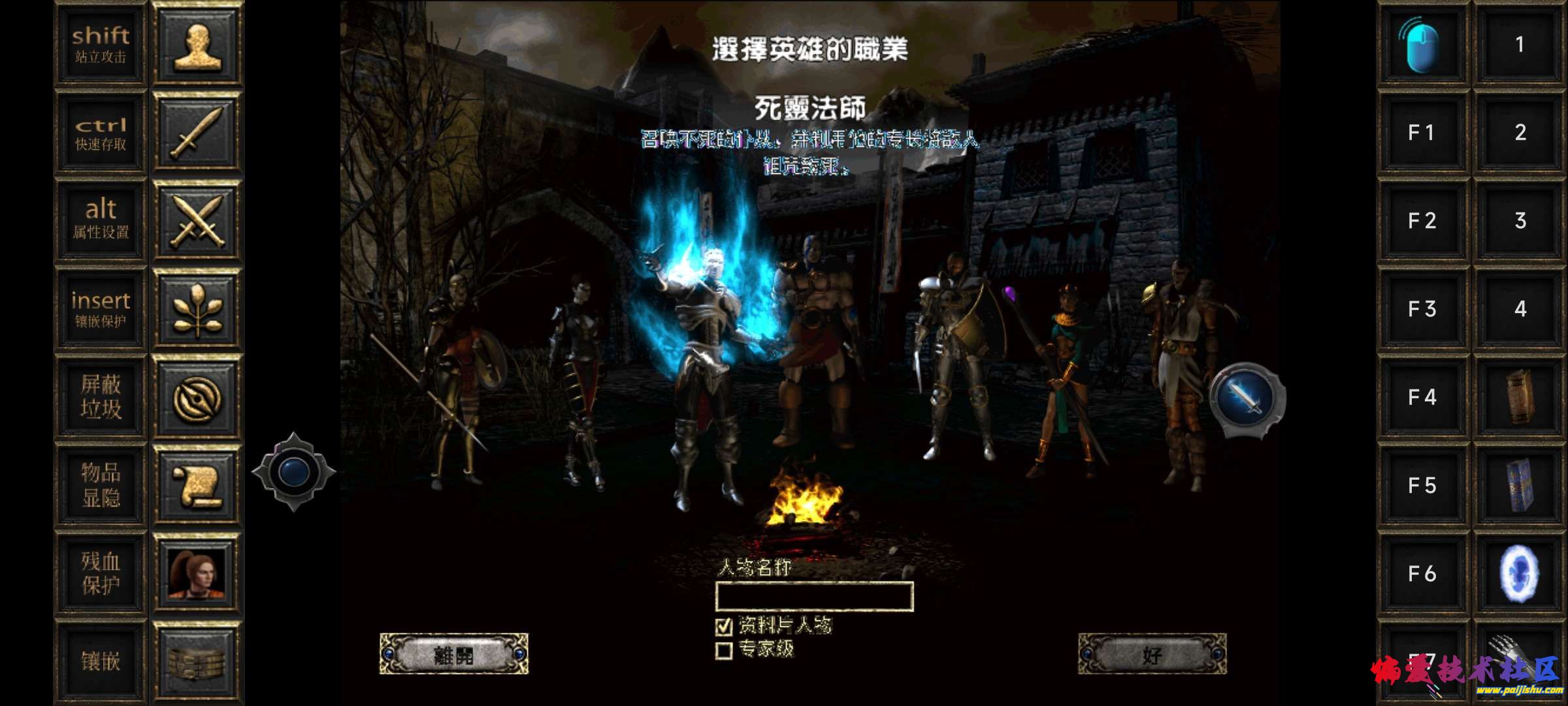Tap the round blue sword attack button
Viewport: 1568px width, 706px height.
click(1247, 399)
